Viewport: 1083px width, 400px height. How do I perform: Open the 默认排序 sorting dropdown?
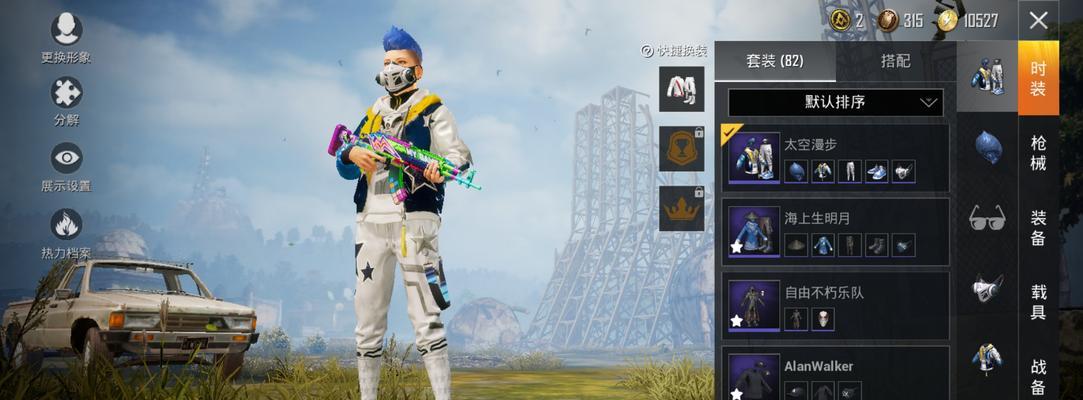pos(835,102)
